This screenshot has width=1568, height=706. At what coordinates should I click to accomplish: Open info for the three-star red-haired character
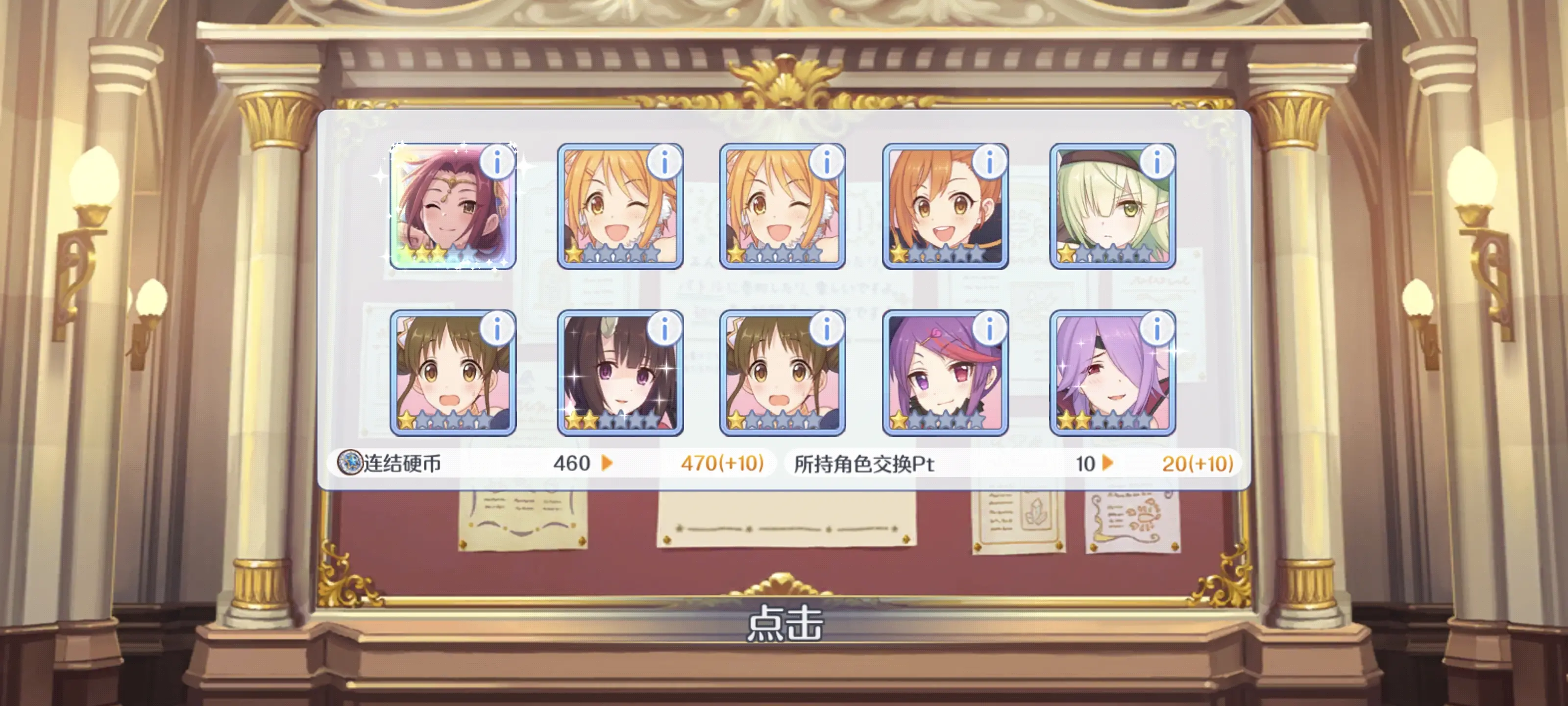pyautogui.click(x=497, y=162)
